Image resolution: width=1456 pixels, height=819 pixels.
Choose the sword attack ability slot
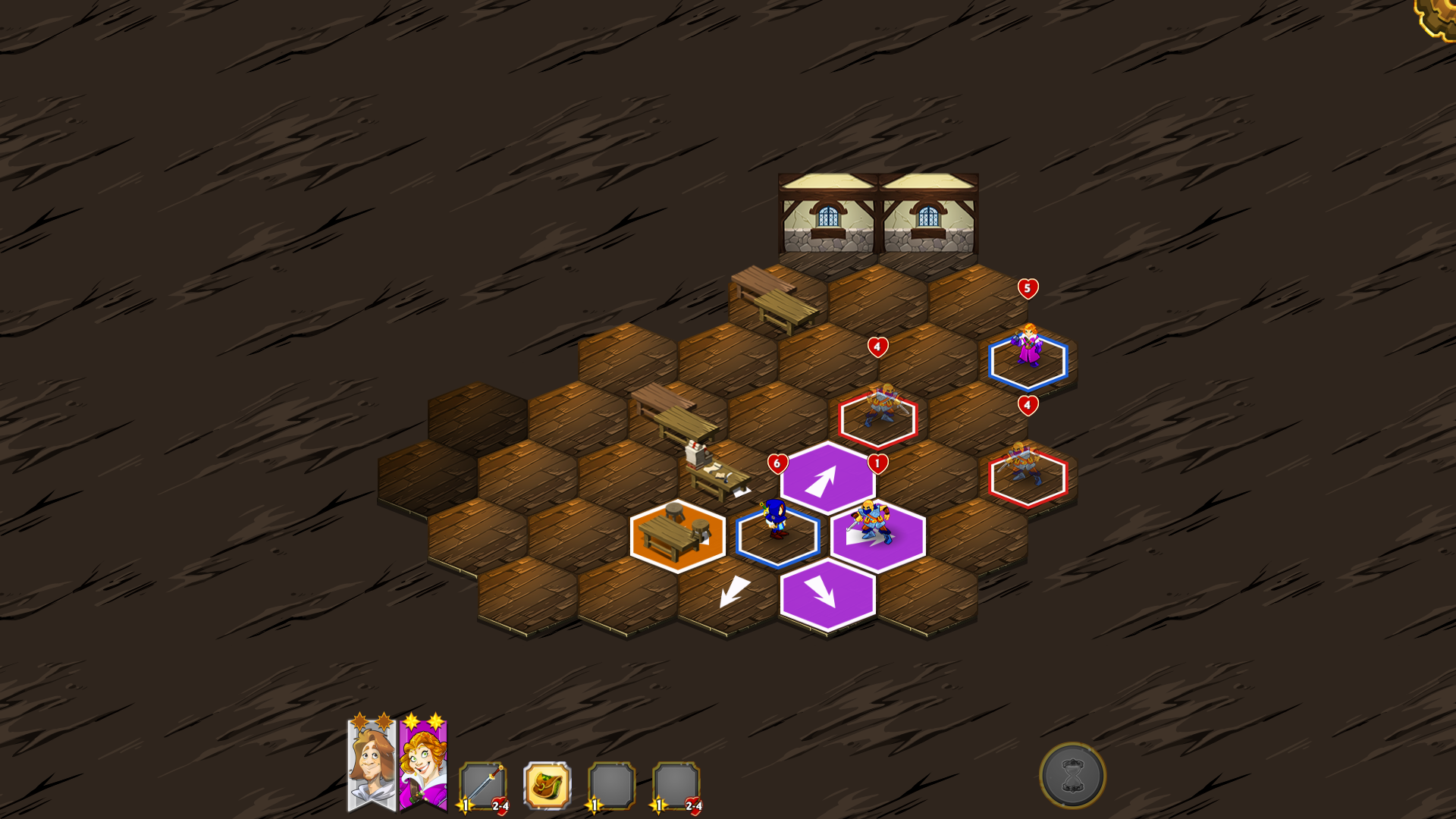click(x=482, y=786)
